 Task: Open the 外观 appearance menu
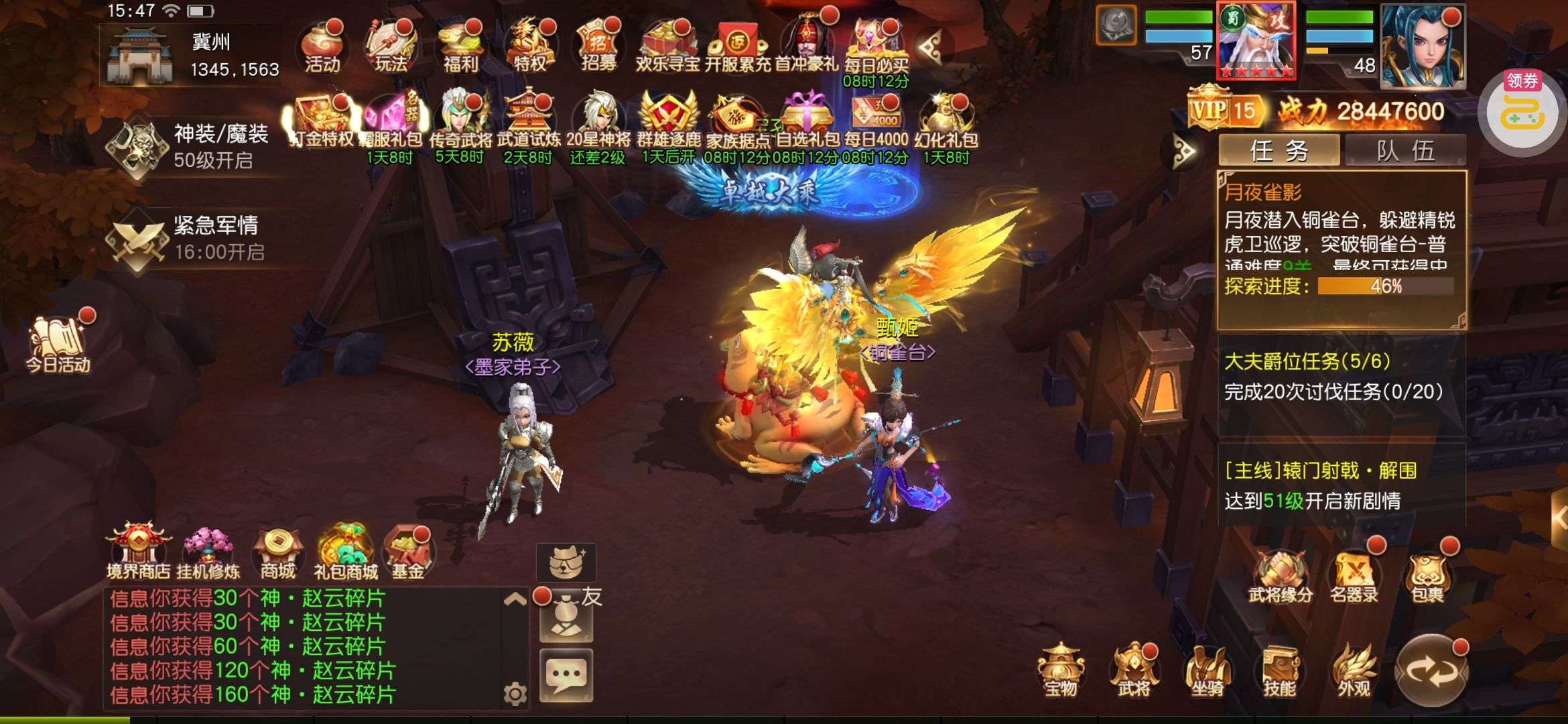pos(1354,670)
